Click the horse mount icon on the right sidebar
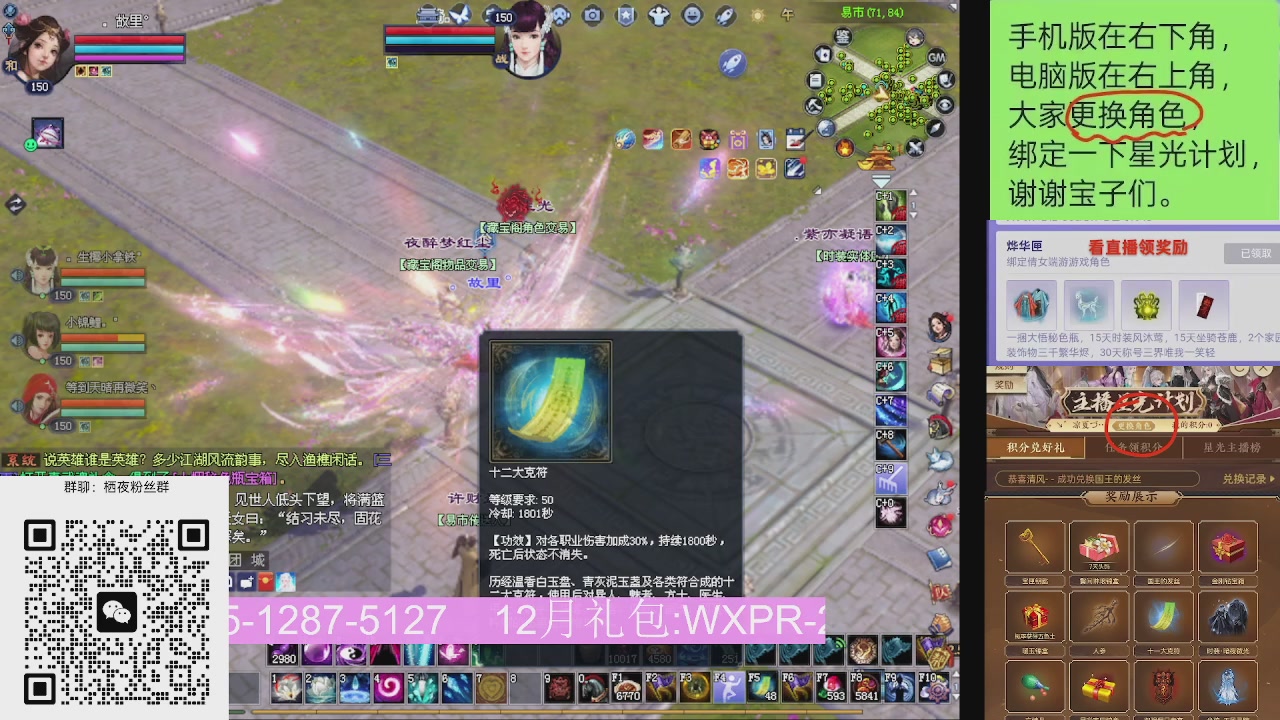The image size is (1280, 720). coord(938,424)
